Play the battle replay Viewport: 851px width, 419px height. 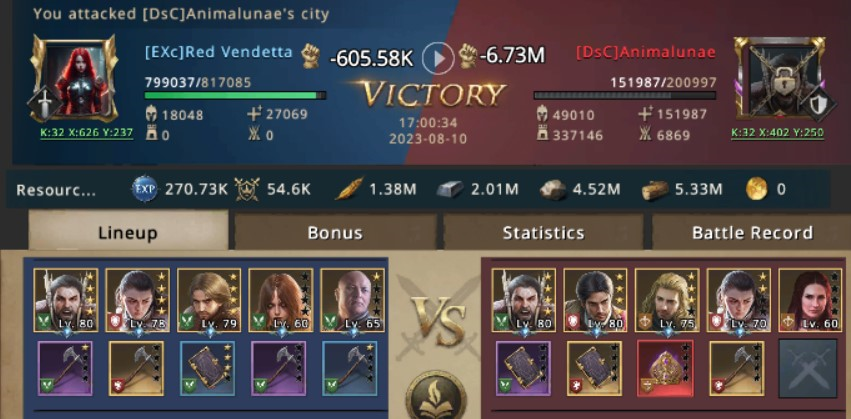tap(438, 58)
